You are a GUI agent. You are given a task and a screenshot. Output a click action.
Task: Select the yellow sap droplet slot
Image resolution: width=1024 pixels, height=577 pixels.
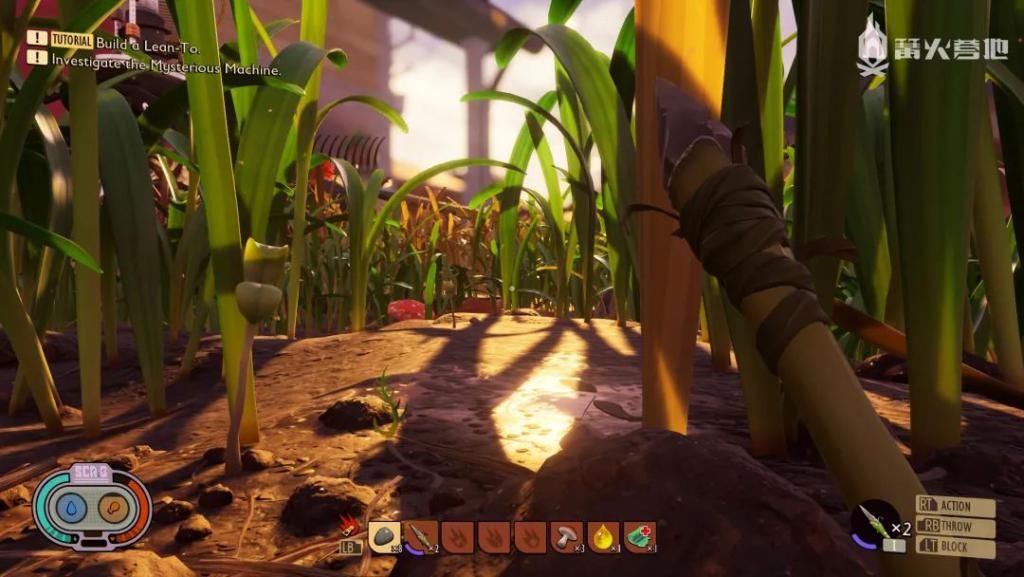click(x=603, y=537)
